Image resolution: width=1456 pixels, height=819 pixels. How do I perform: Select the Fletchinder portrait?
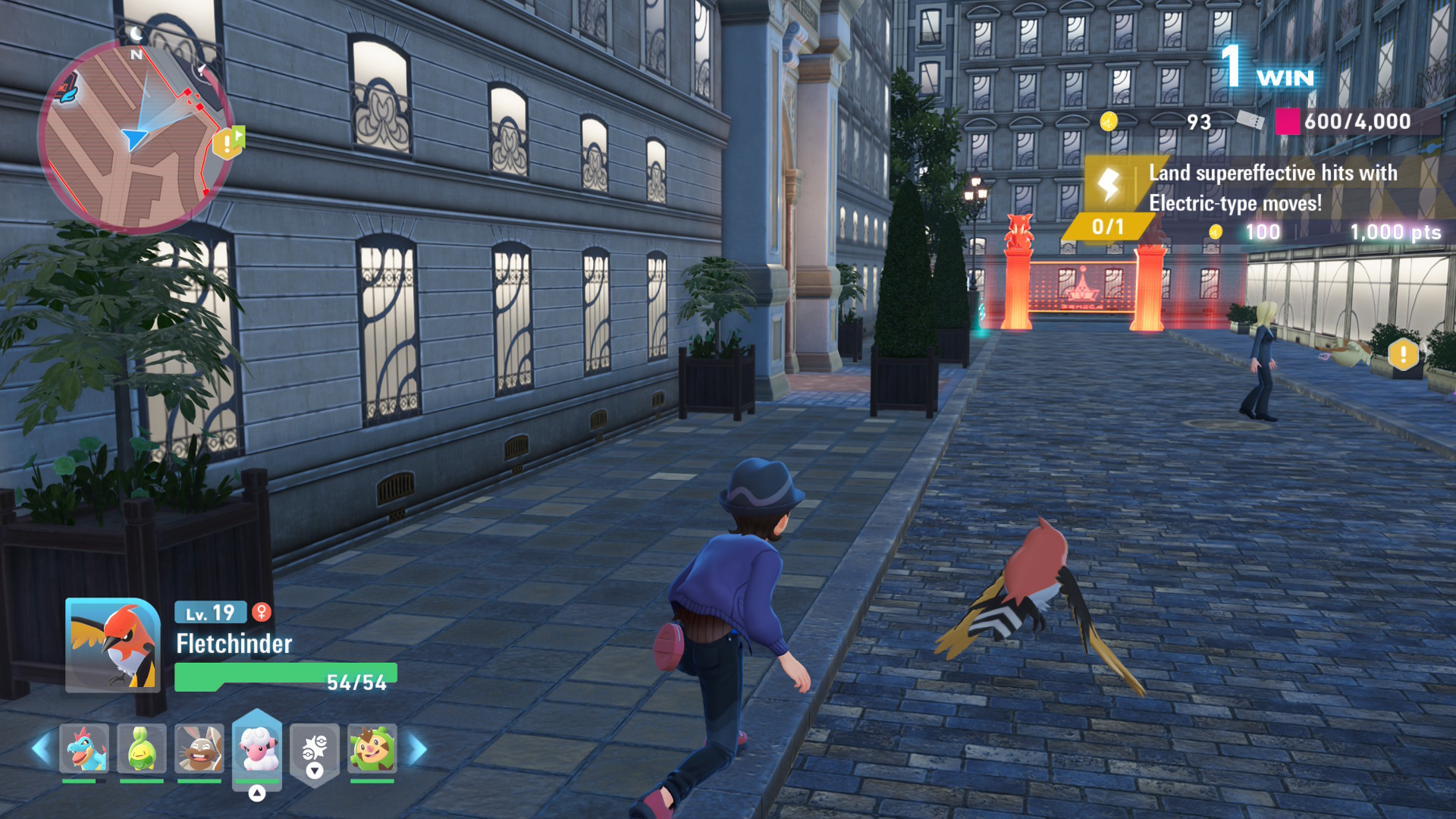pos(113,645)
